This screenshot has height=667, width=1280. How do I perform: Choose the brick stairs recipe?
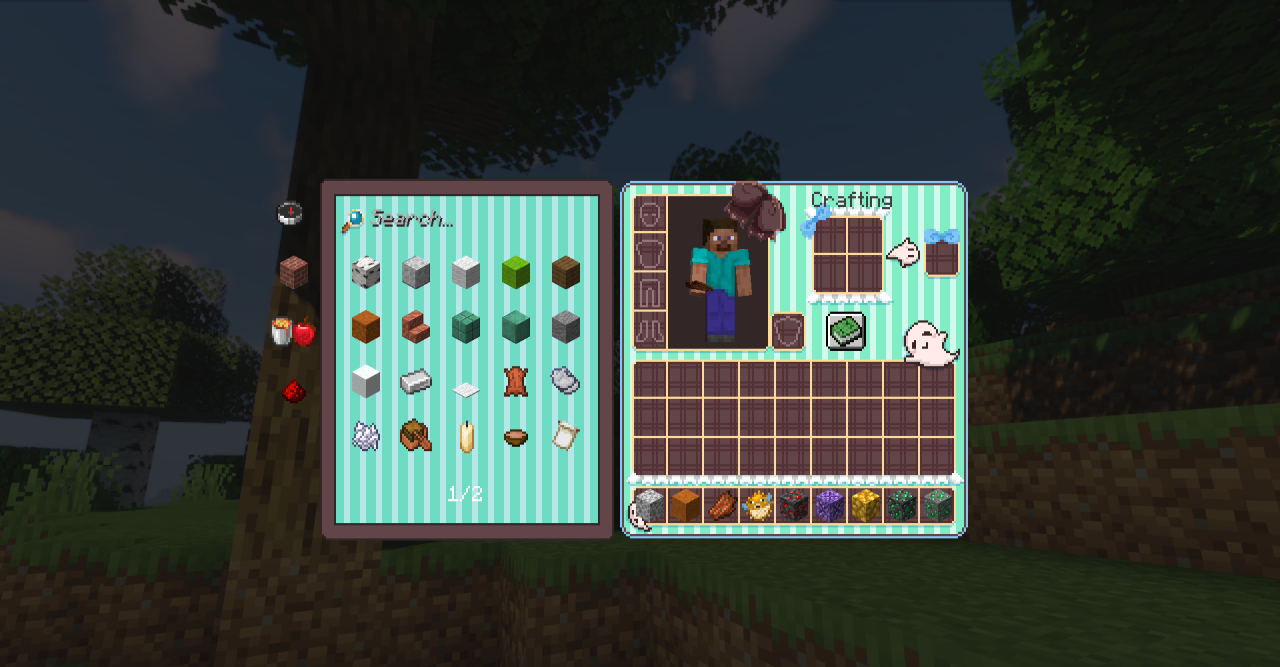[416, 326]
